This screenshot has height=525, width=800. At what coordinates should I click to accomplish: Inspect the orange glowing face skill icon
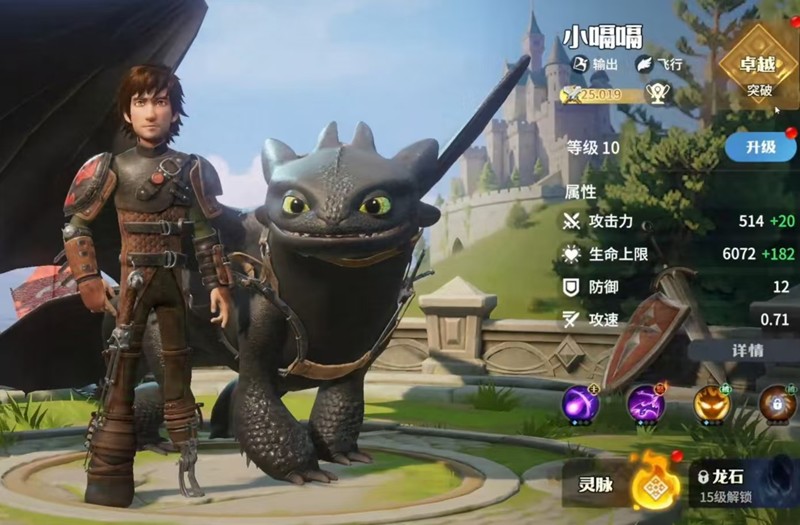(x=712, y=403)
